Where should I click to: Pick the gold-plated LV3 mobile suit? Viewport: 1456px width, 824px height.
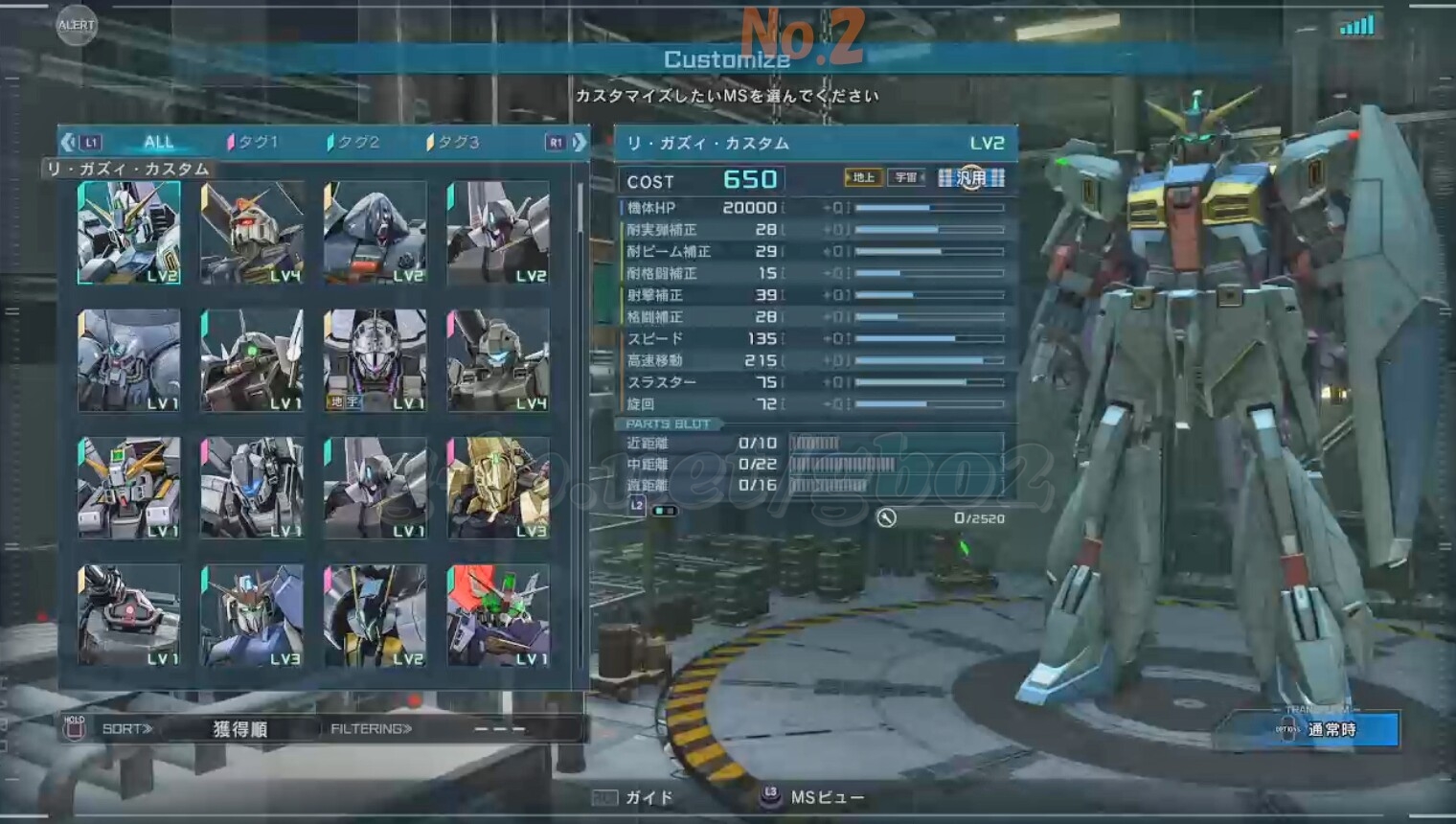point(498,488)
